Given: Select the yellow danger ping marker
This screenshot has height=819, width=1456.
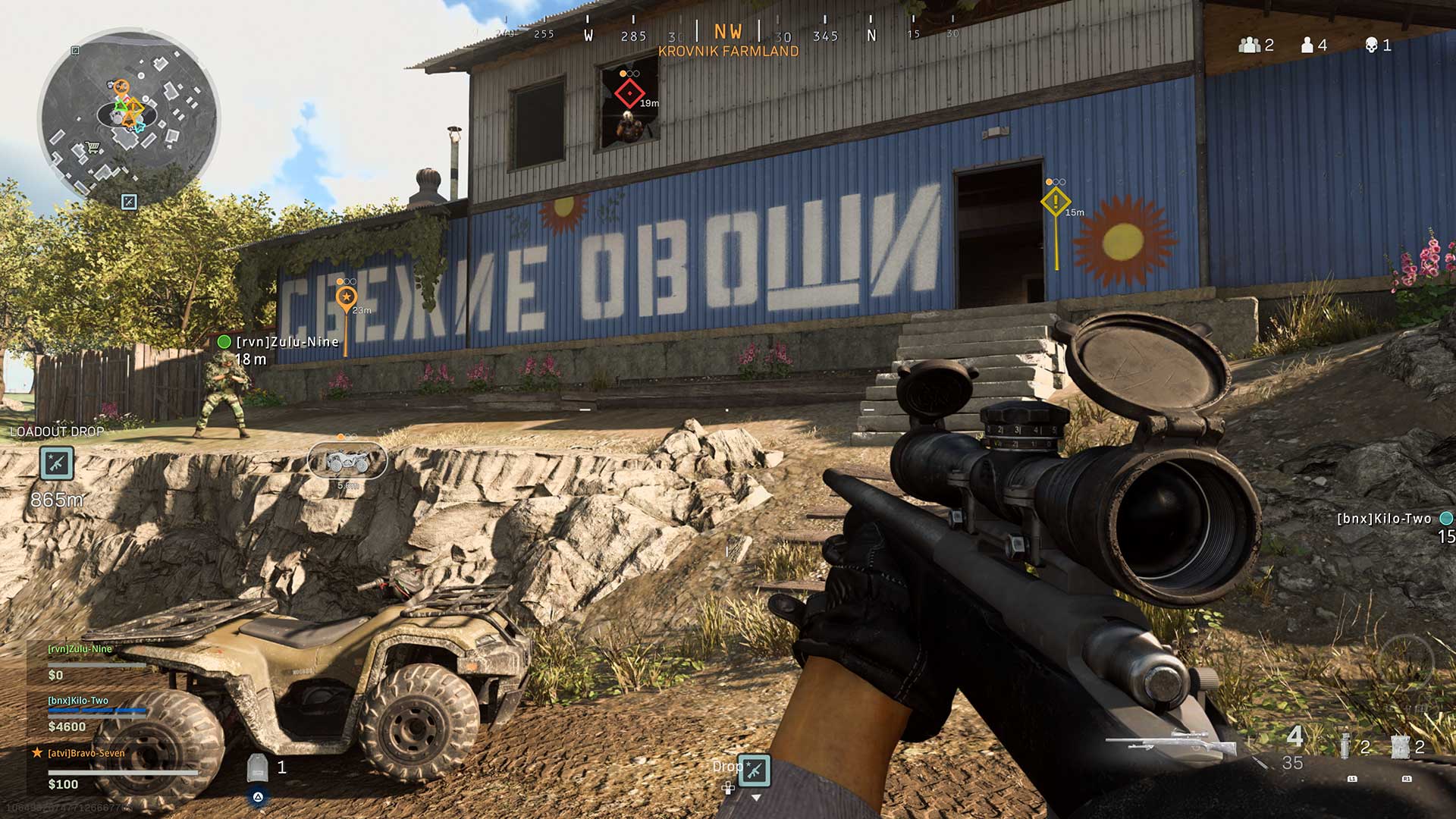Looking at the screenshot, I should pyautogui.click(x=1055, y=202).
